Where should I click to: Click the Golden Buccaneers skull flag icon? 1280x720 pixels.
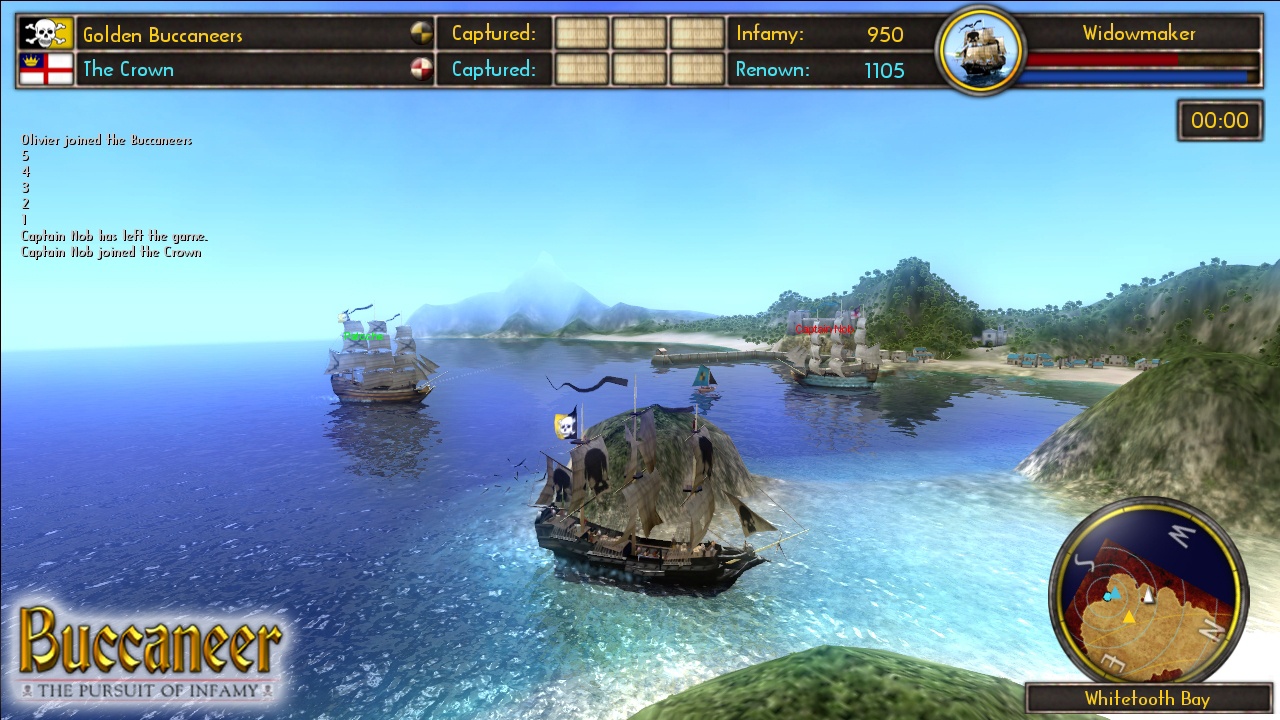(x=45, y=32)
